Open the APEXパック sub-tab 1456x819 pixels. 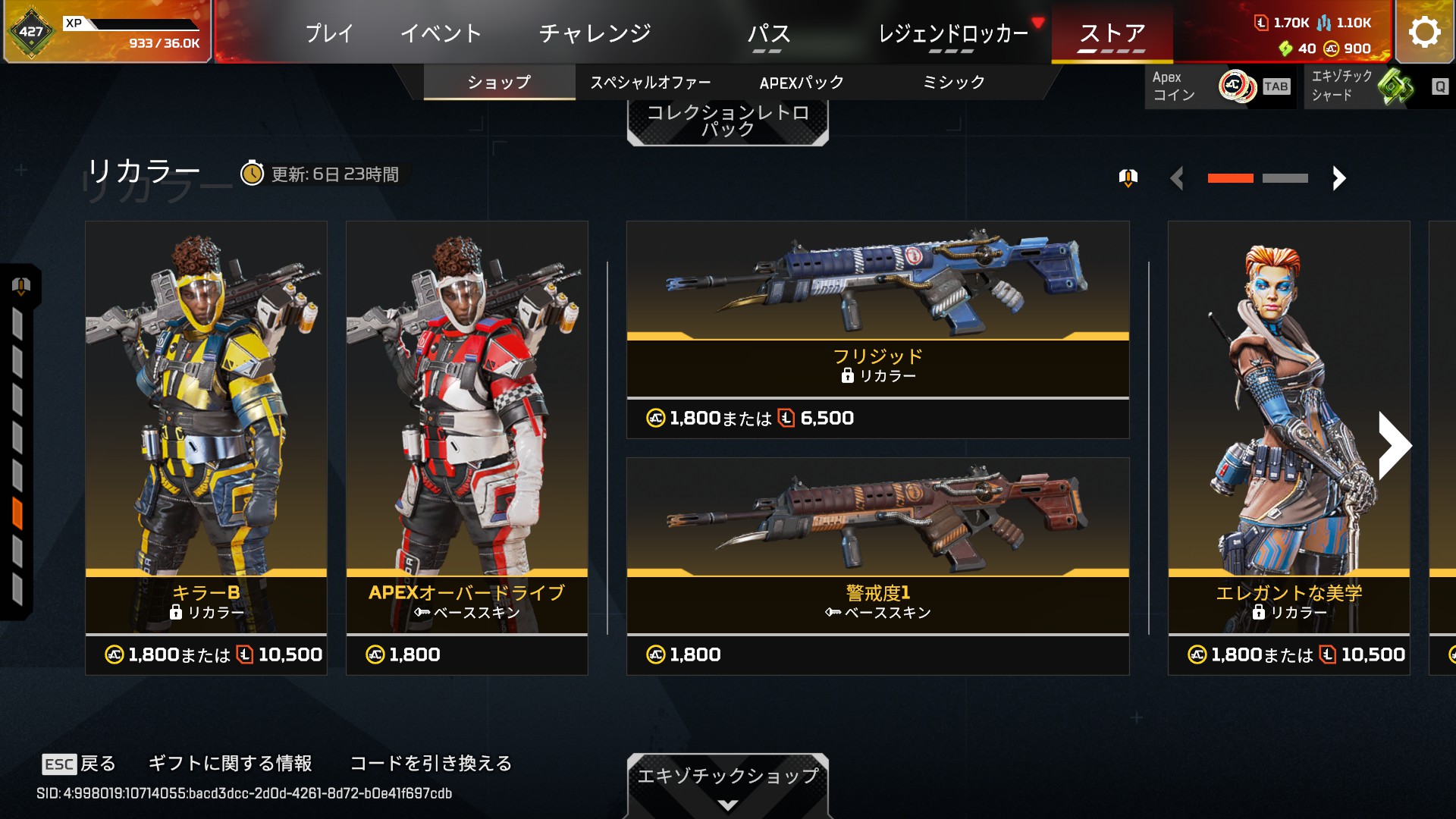tap(802, 82)
